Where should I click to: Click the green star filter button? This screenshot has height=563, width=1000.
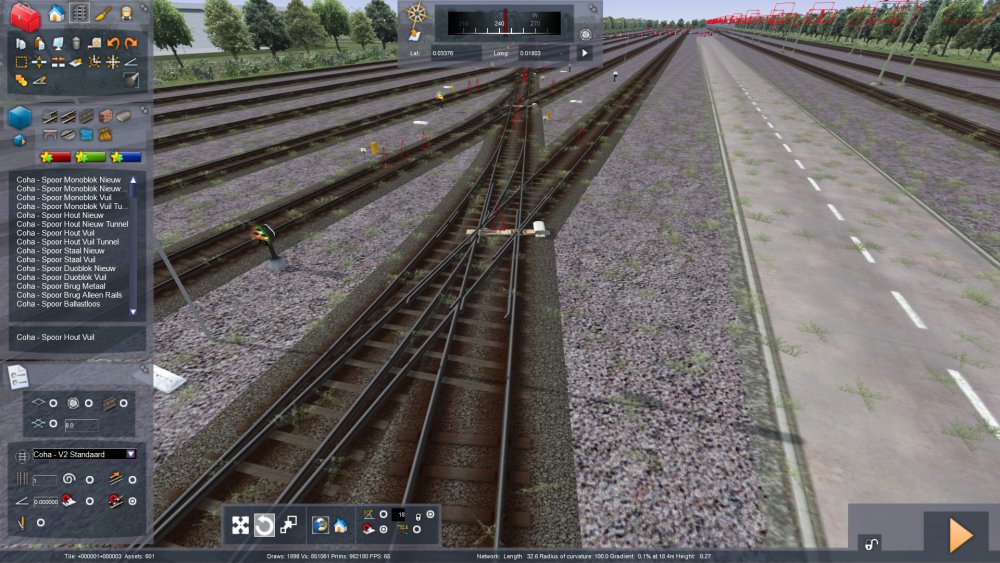[x=92, y=157]
